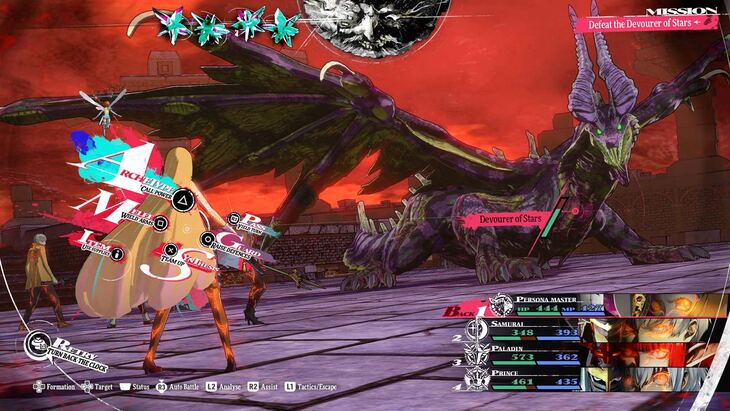This screenshot has width=730, height=411.
Task: Open Tactics/Escape
Action: click(x=313, y=385)
